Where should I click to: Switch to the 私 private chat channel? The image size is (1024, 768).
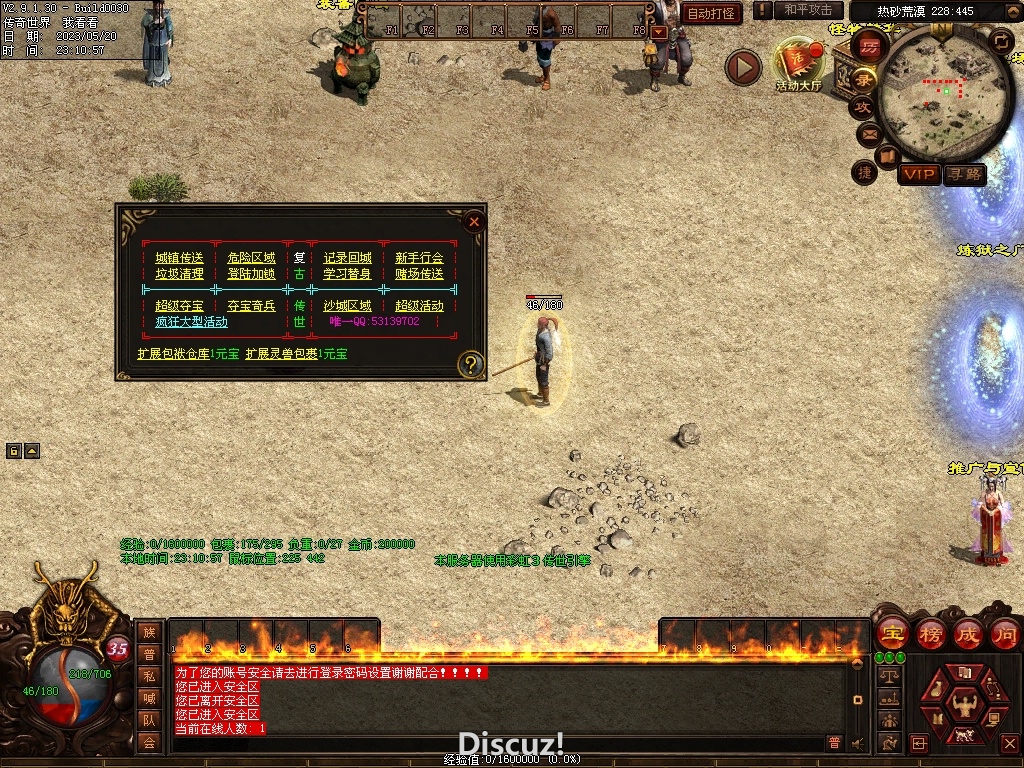[149, 676]
